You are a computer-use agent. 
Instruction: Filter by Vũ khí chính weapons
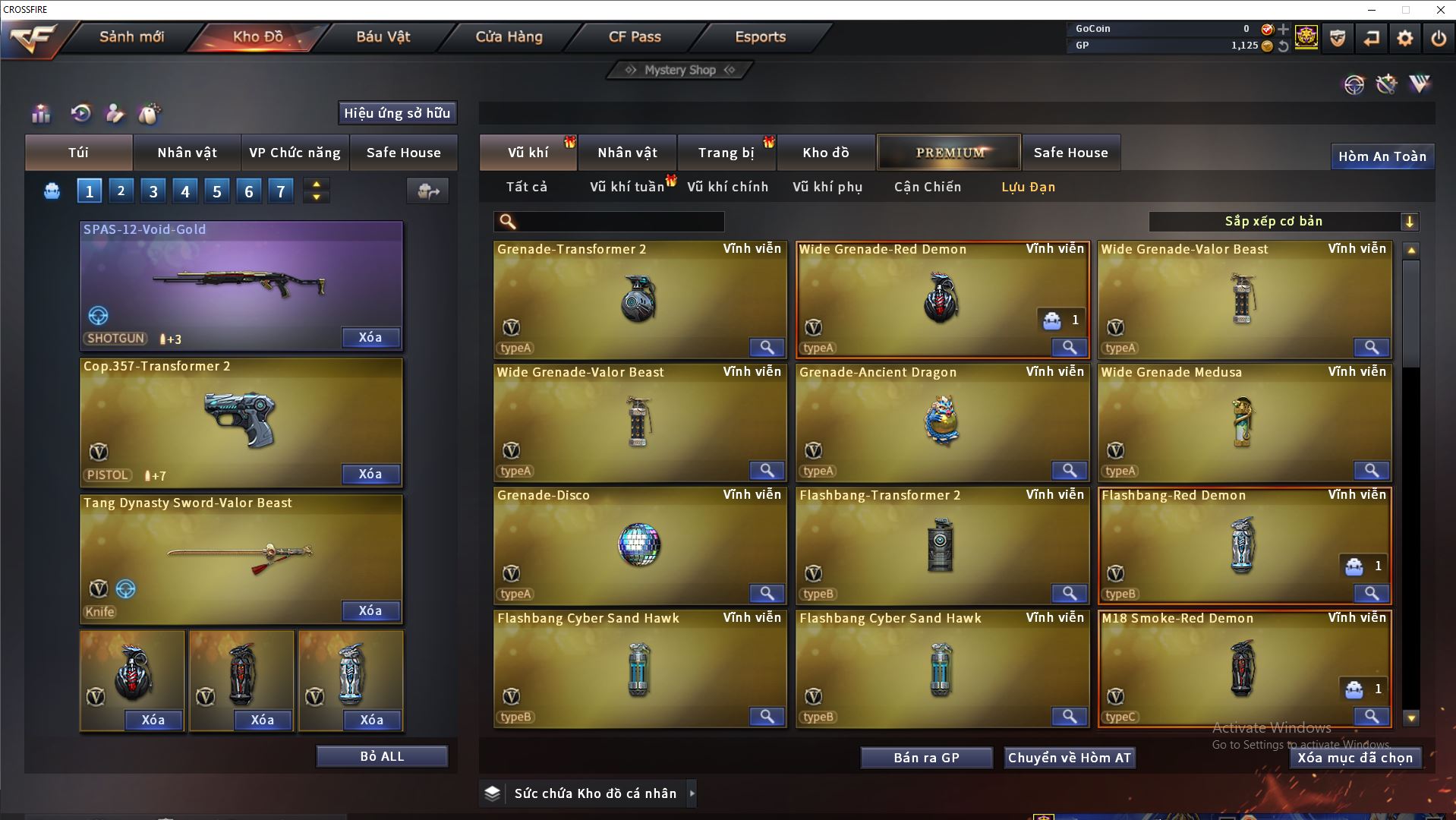[727, 187]
